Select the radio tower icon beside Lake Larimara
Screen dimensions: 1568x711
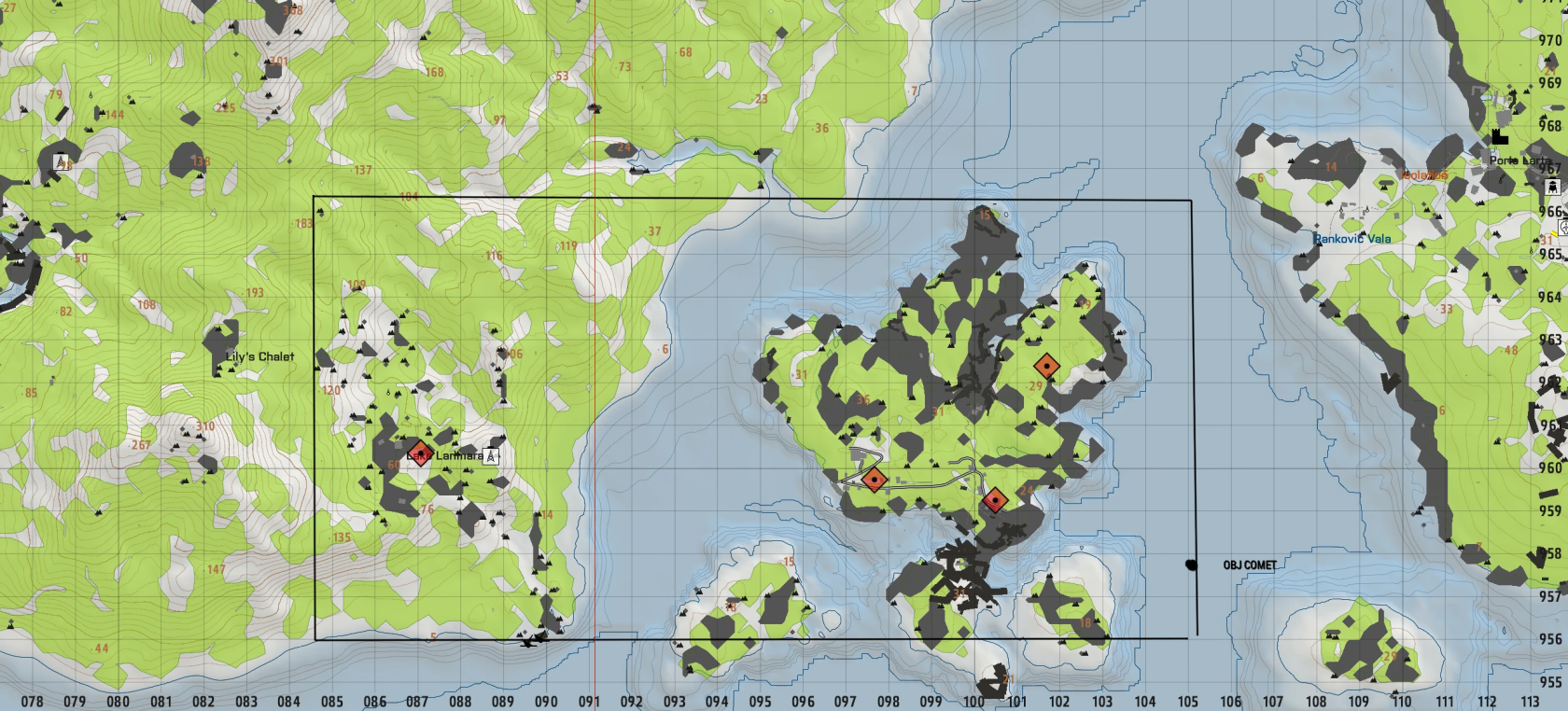(x=491, y=456)
